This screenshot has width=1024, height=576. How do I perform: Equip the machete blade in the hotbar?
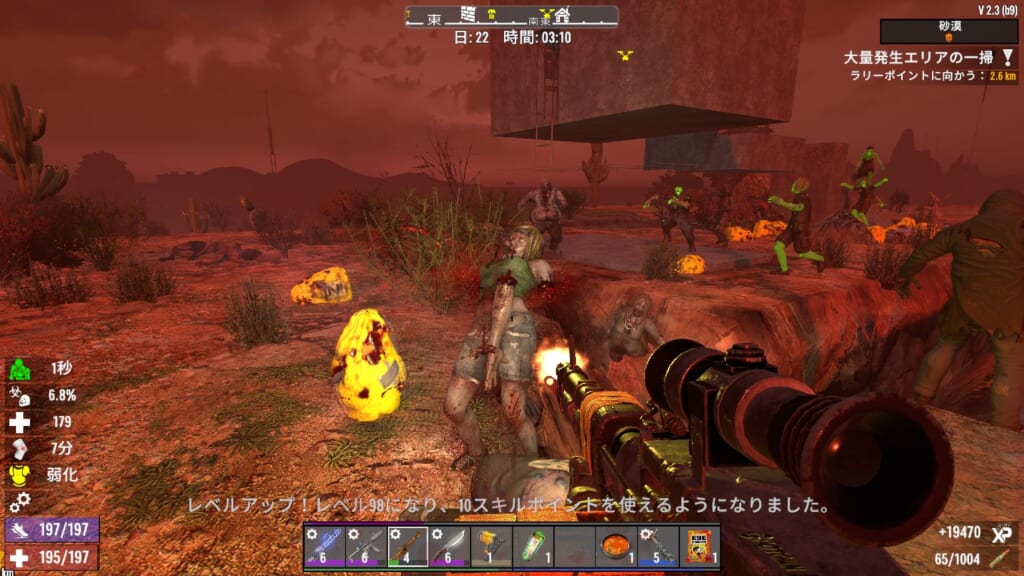449,546
